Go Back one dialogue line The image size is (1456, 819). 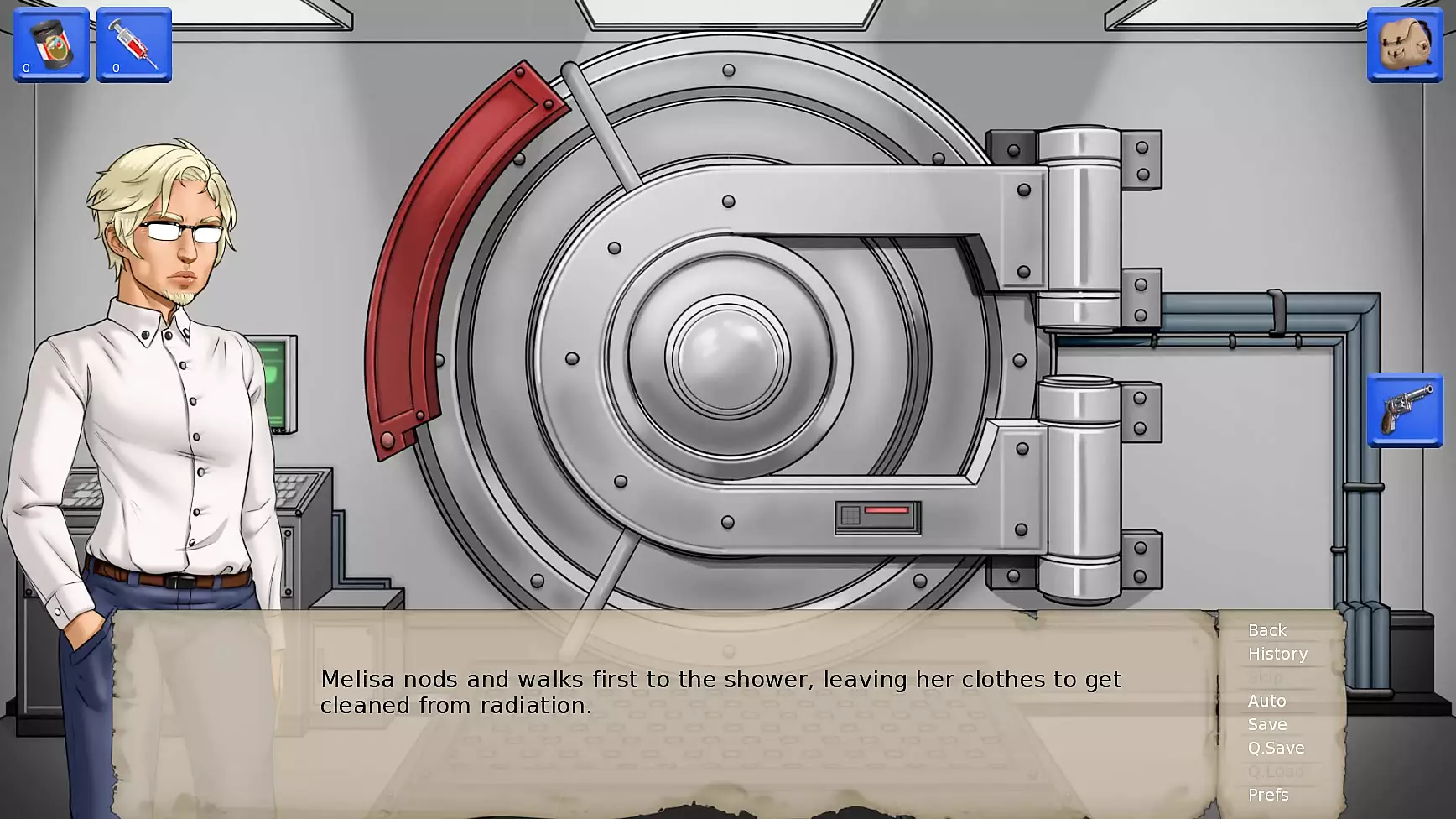pyautogui.click(x=1266, y=630)
